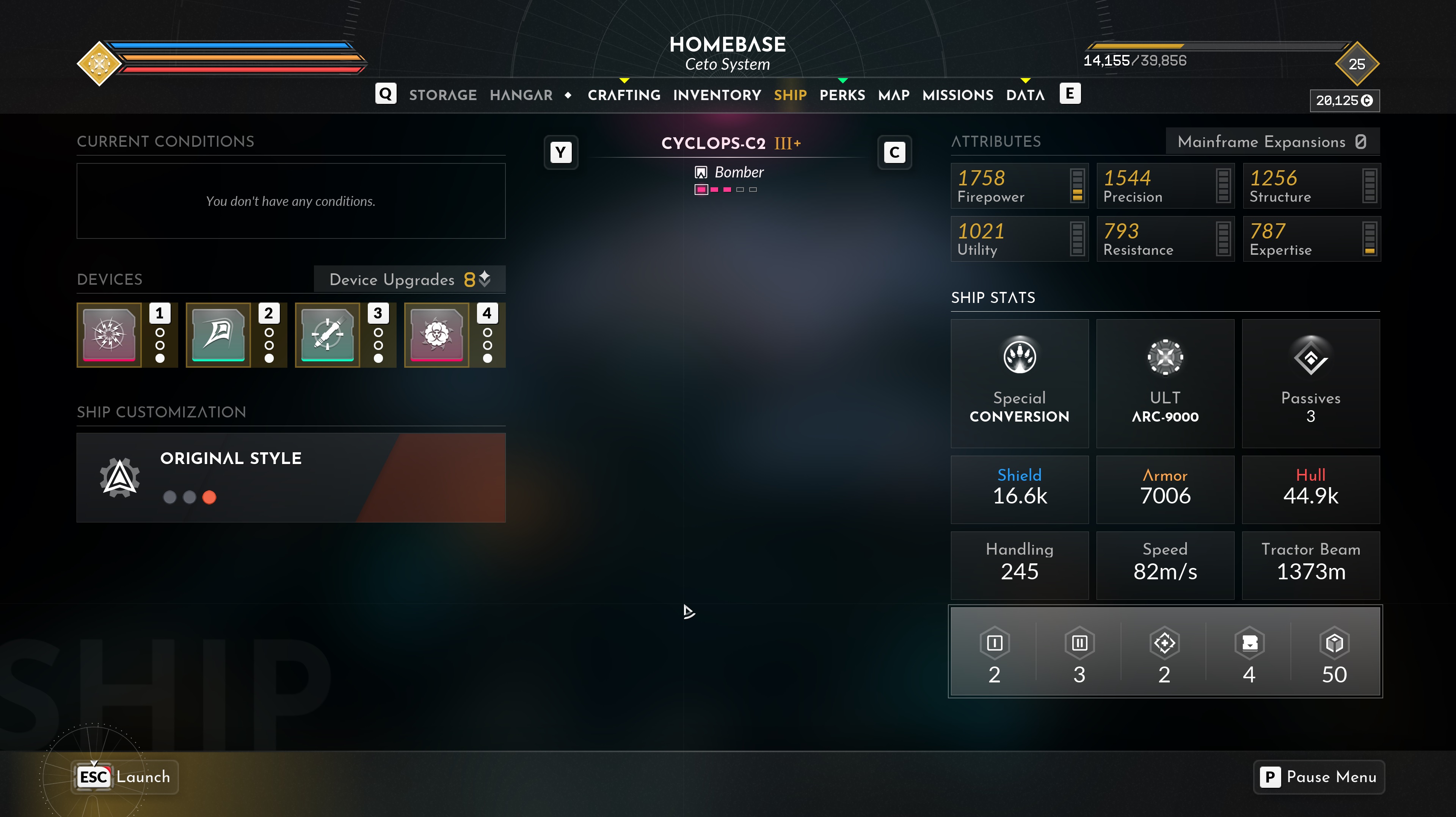Go to the Crafting tab

[624, 95]
